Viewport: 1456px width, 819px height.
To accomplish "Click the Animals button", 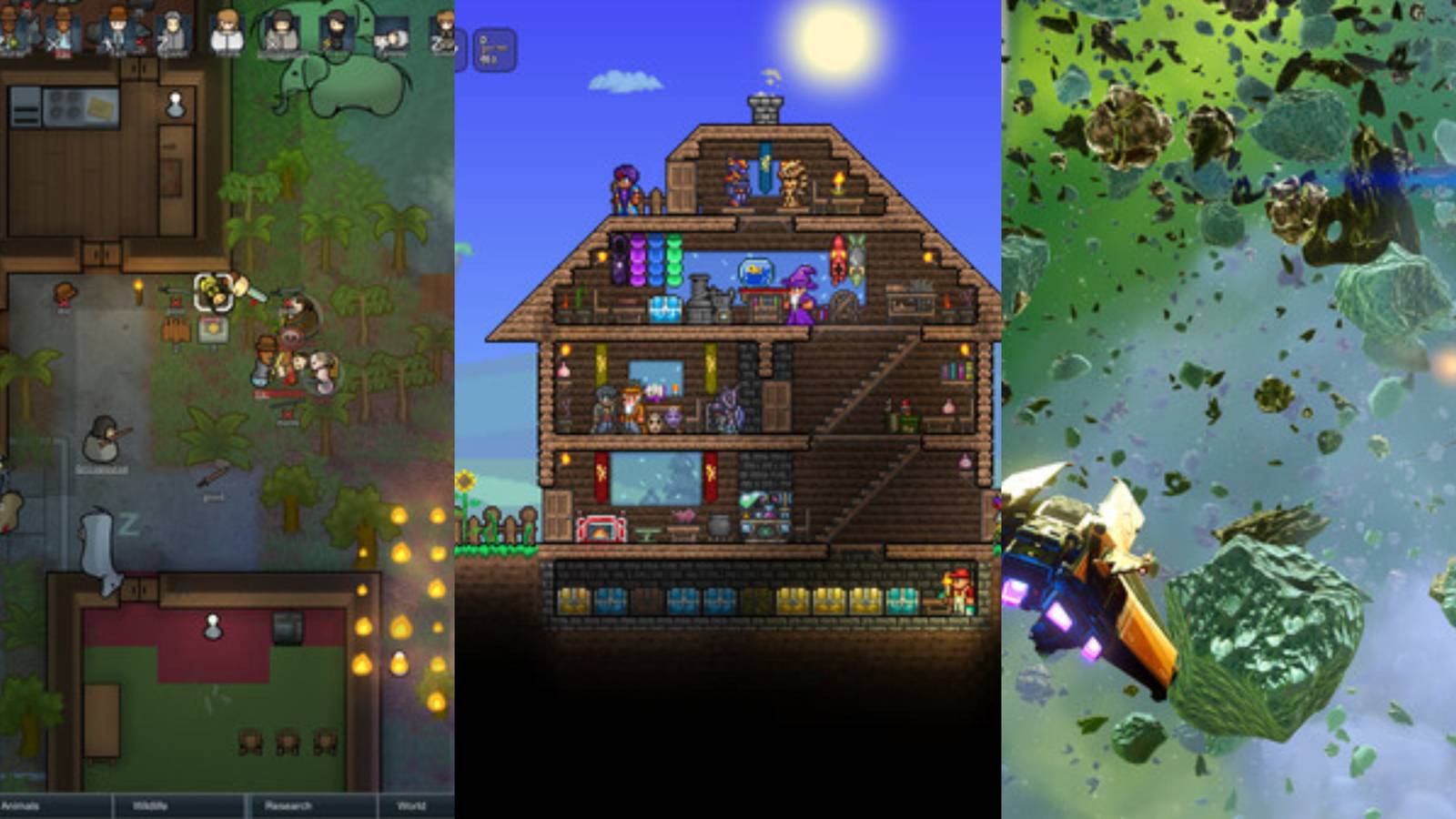I will (x=27, y=804).
